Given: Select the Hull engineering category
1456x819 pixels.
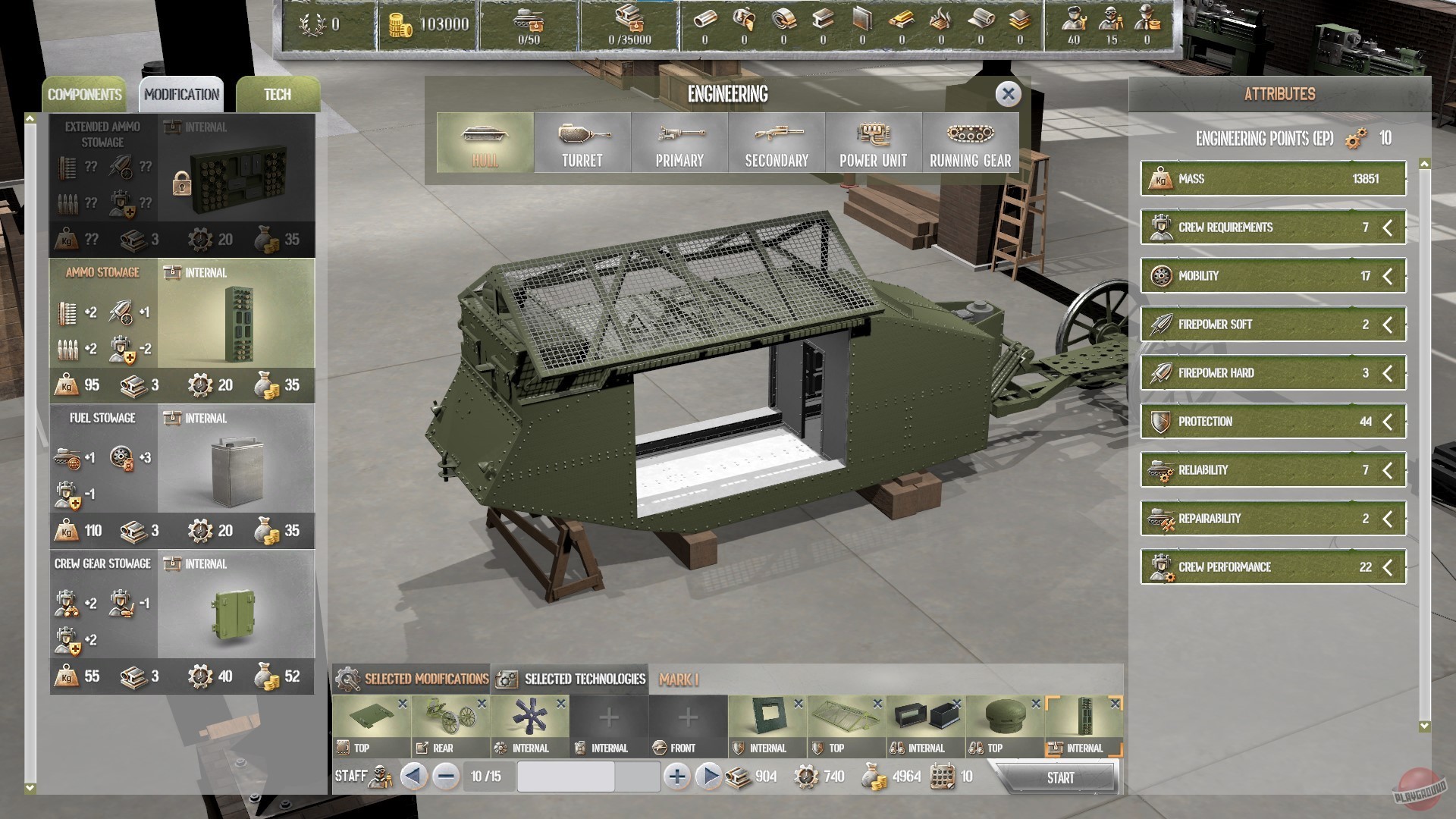Looking at the screenshot, I should coord(485,143).
